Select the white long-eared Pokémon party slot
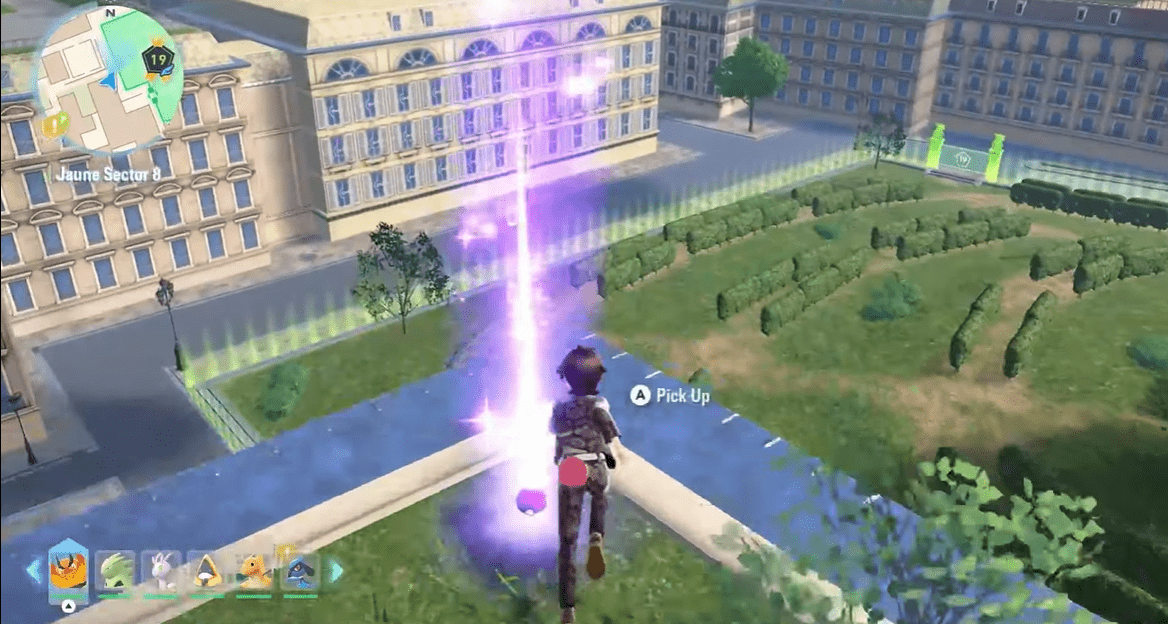 [x=160, y=572]
